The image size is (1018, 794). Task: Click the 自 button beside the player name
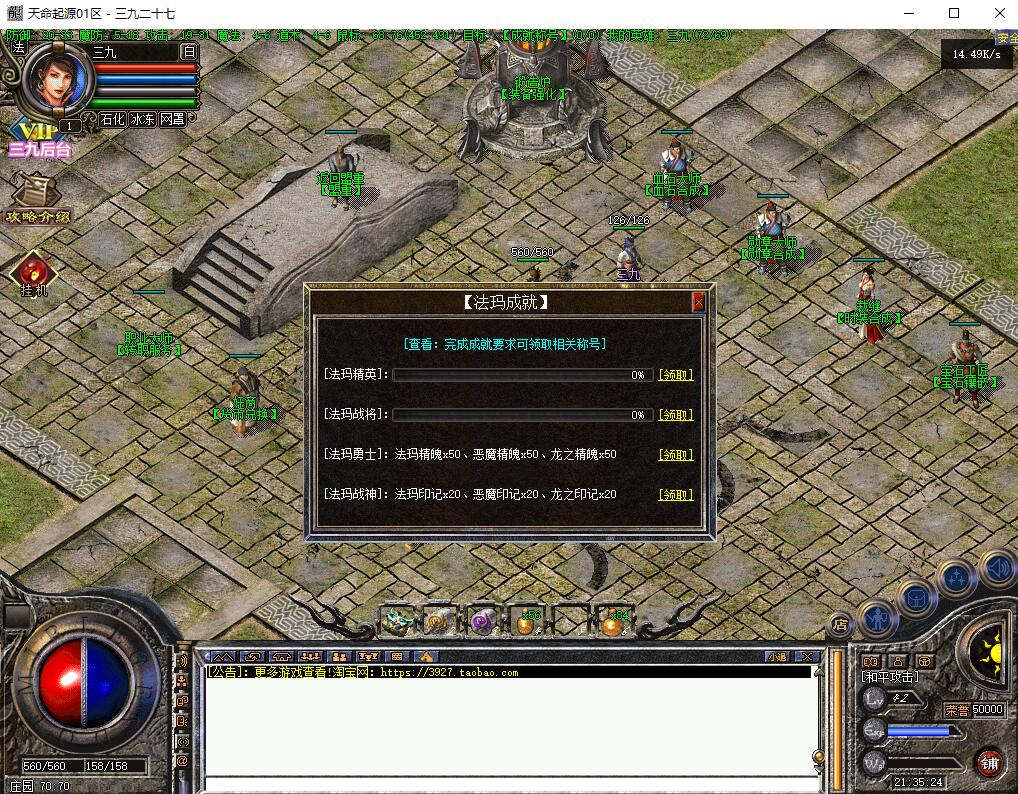point(188,52)
